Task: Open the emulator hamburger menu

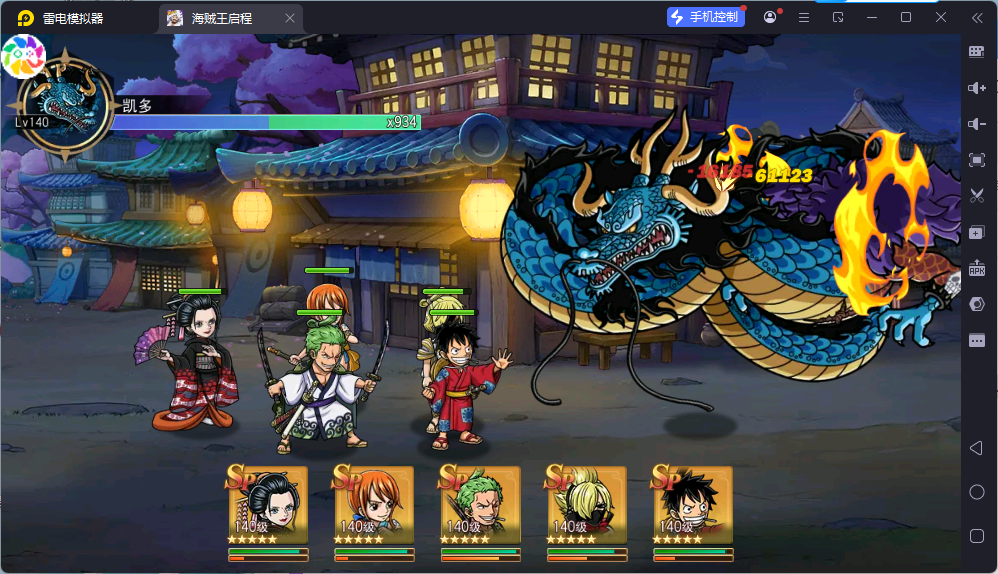Action: (x=804, y=17)
